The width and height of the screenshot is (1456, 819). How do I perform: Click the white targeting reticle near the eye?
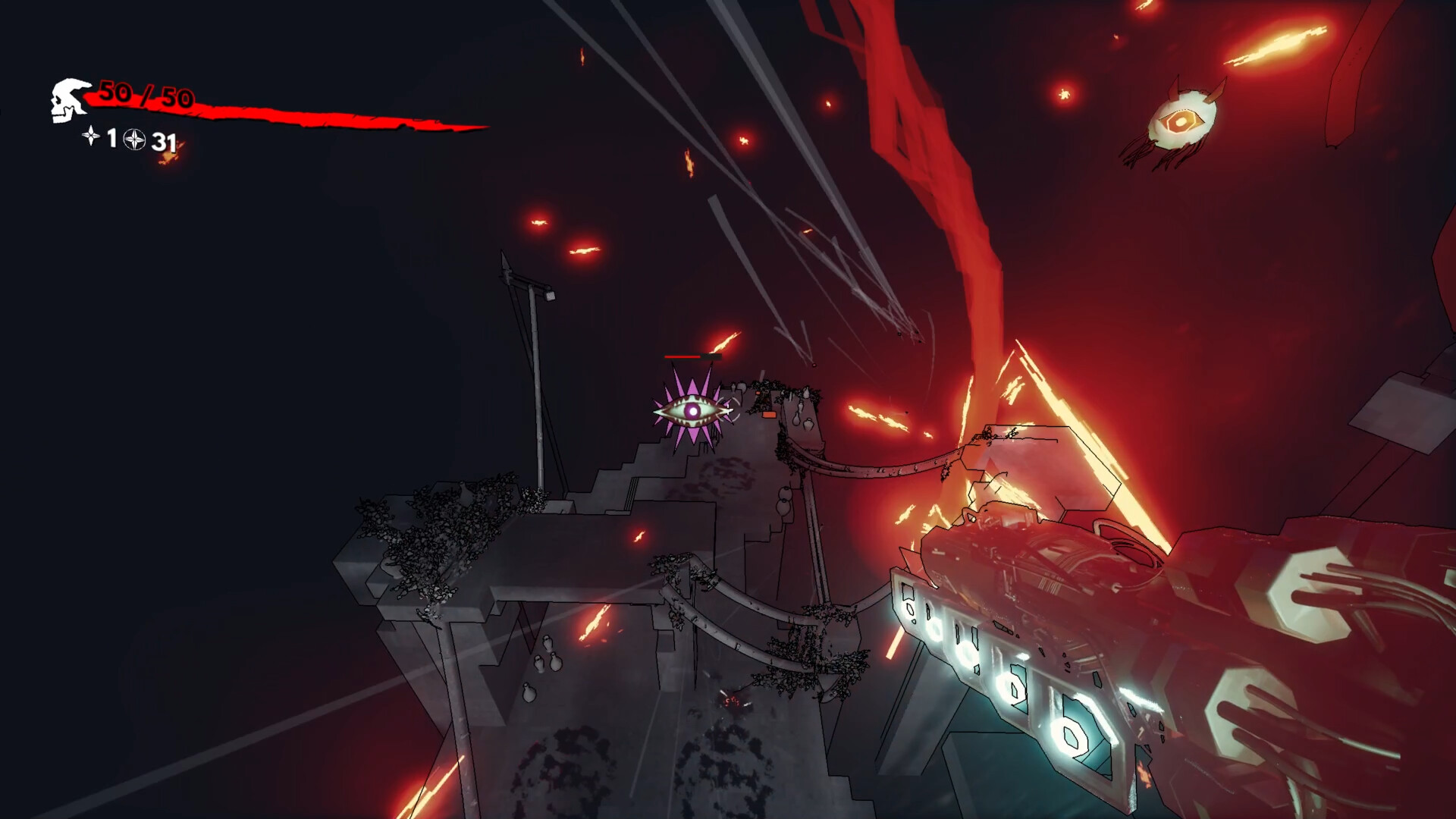coord(728,410)
